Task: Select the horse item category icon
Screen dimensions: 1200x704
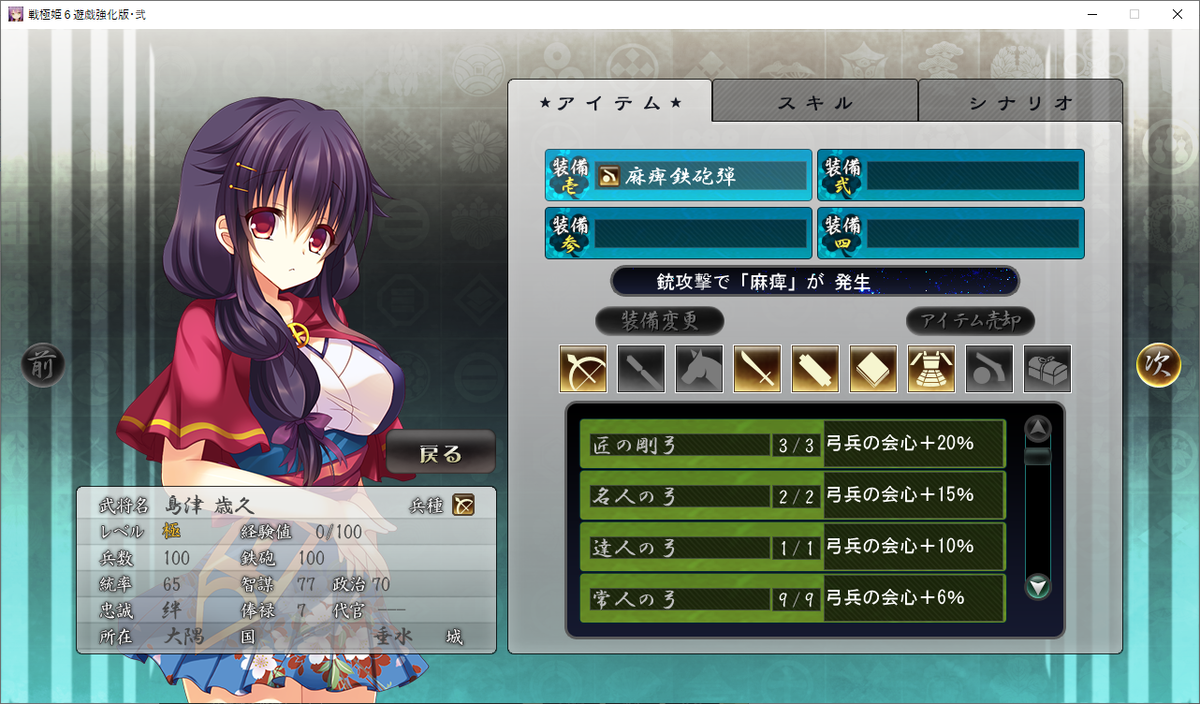Action: point(699,369)
